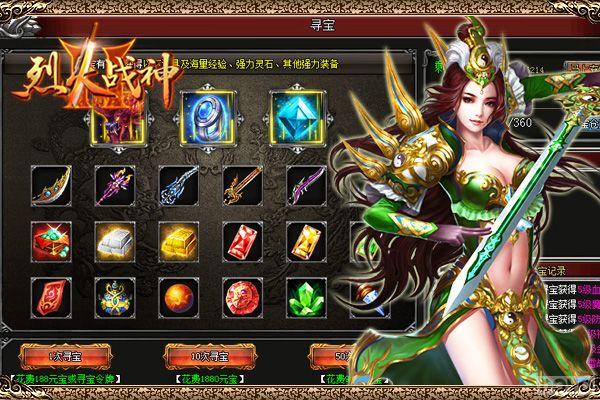Click the purple curved blade weapon slot
600x400 pixels.
[303, 184]
